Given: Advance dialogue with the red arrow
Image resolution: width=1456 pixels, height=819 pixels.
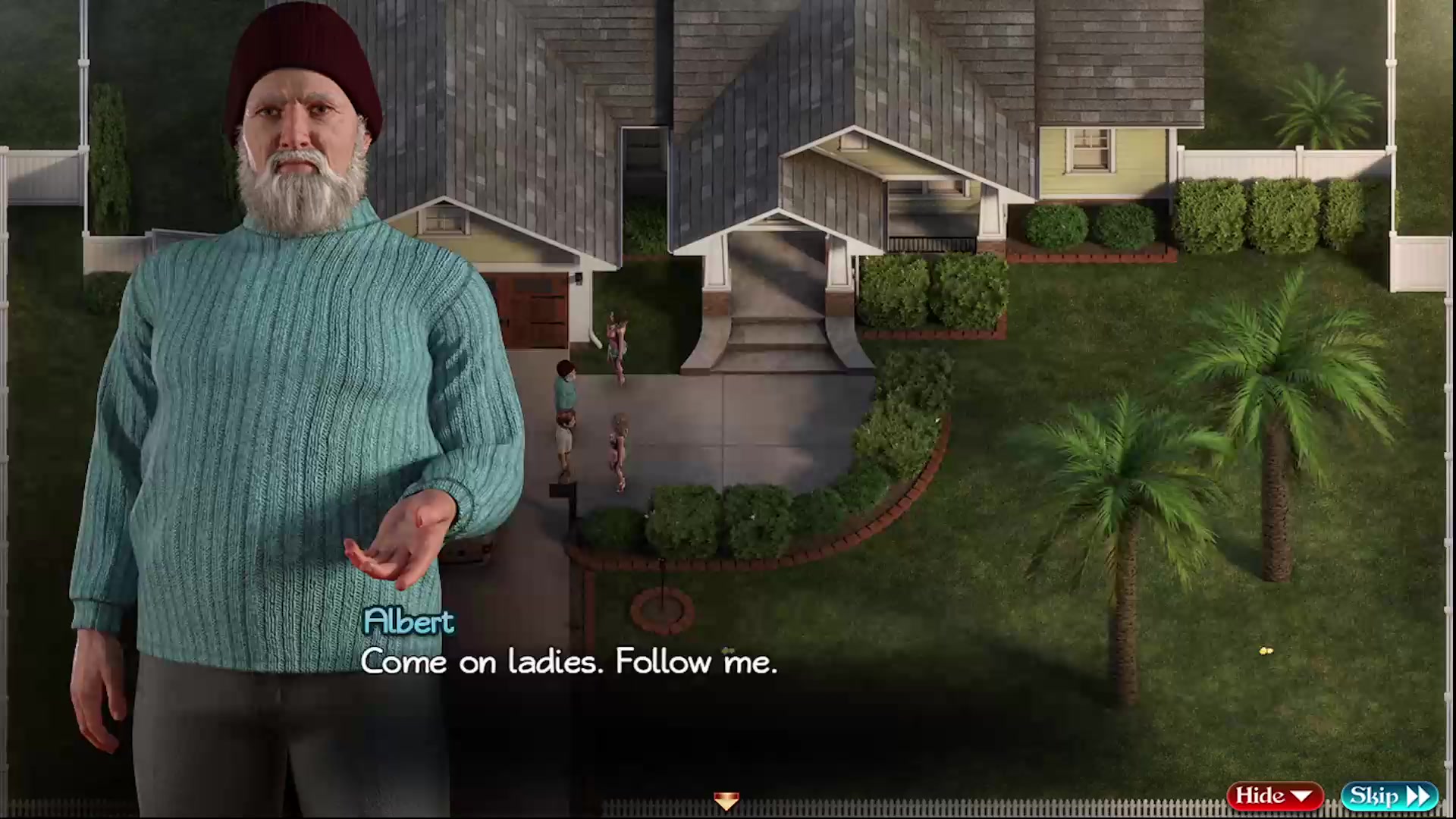Looking at the screenshot, I should click(726, 800).
